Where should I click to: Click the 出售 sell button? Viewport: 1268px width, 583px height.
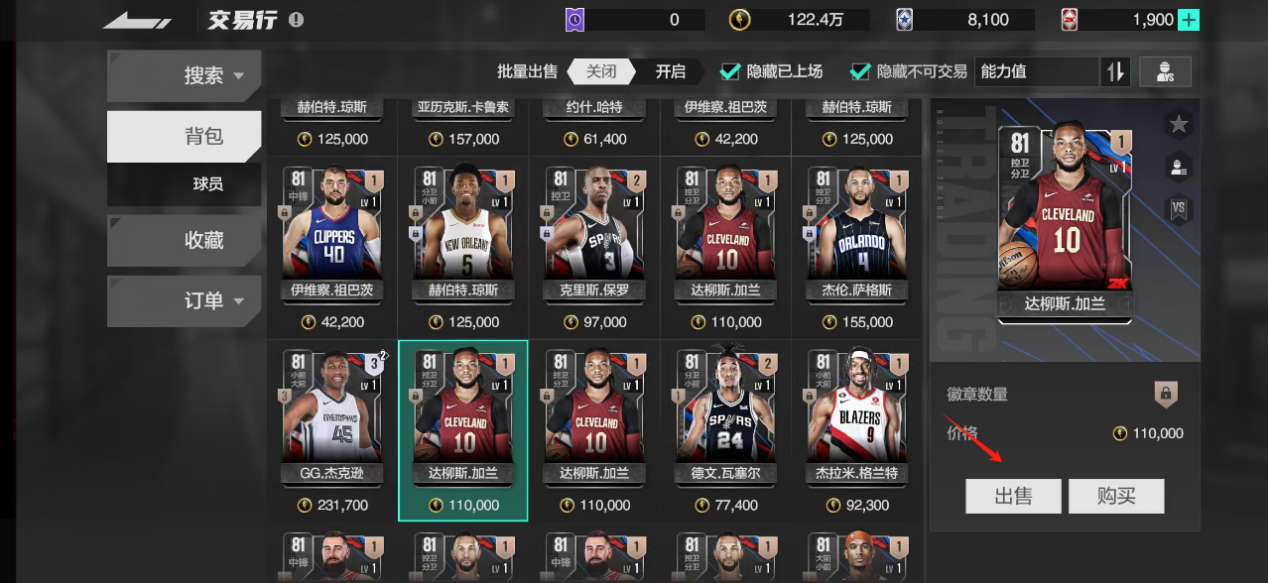tap(1013, 496)
